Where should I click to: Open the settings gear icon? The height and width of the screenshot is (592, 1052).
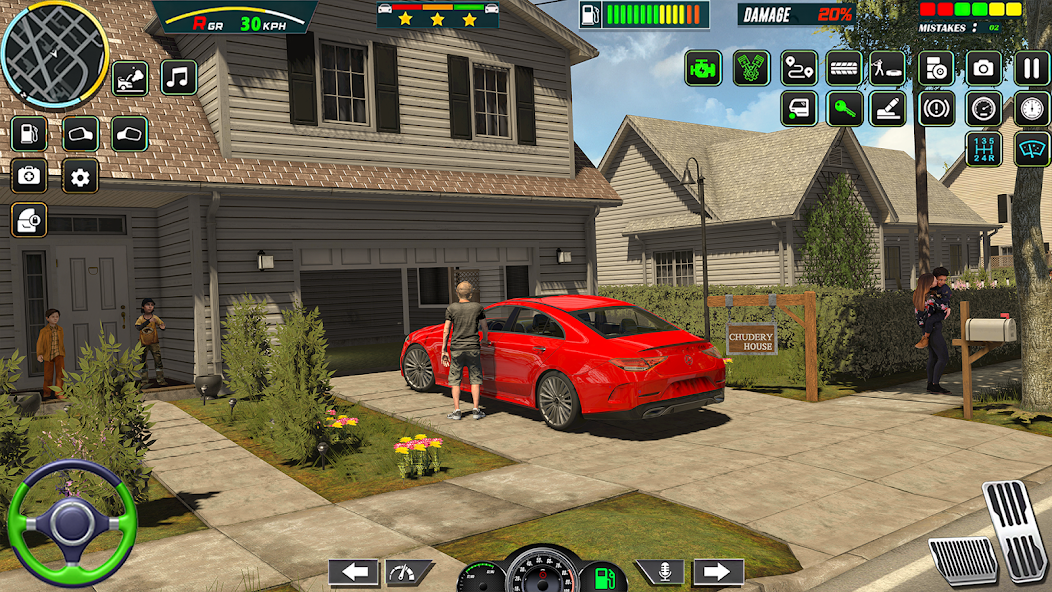point(80,177)
